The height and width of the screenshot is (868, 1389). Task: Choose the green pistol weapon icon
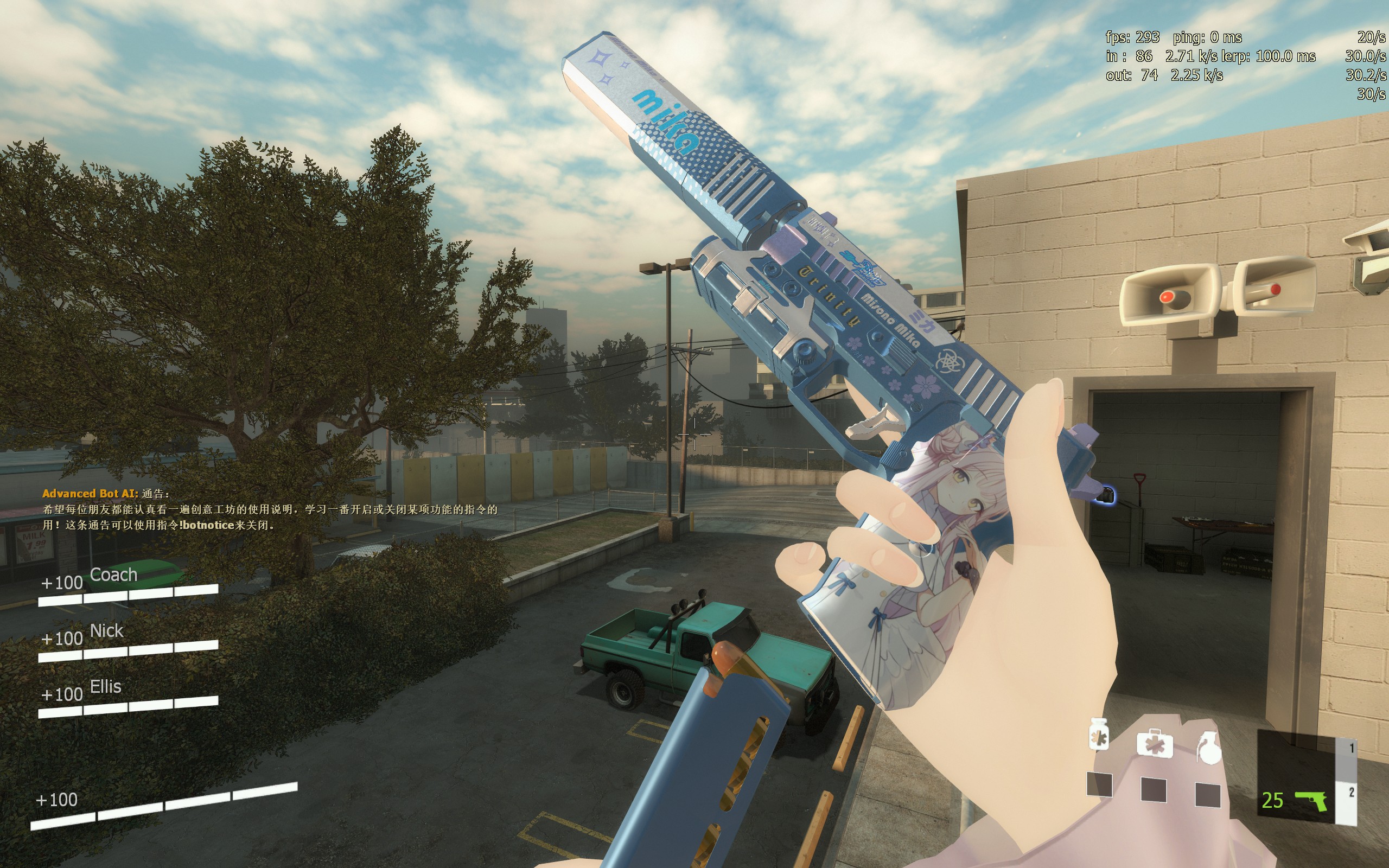[x=1311, y=800]
